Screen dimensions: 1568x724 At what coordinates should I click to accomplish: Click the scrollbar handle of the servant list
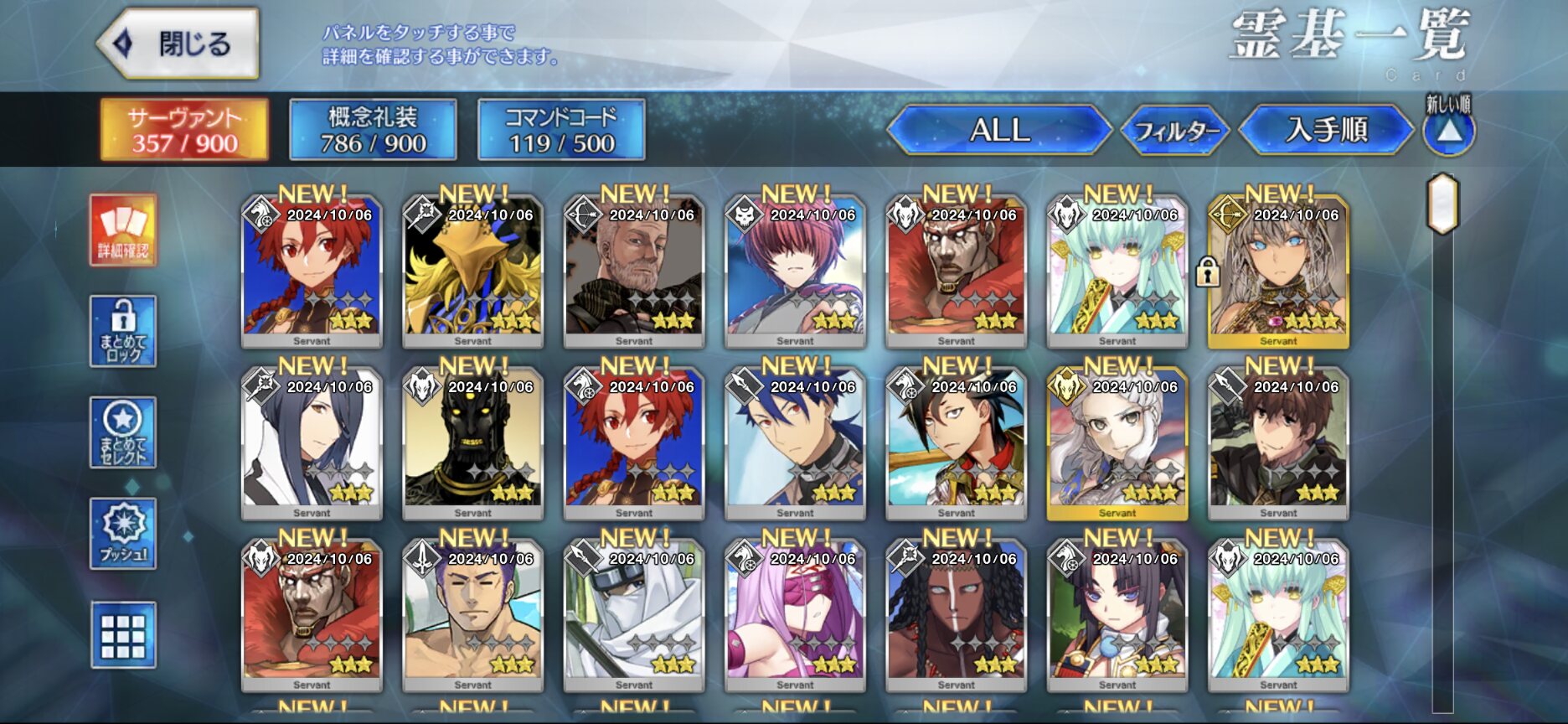[1442, 204]
